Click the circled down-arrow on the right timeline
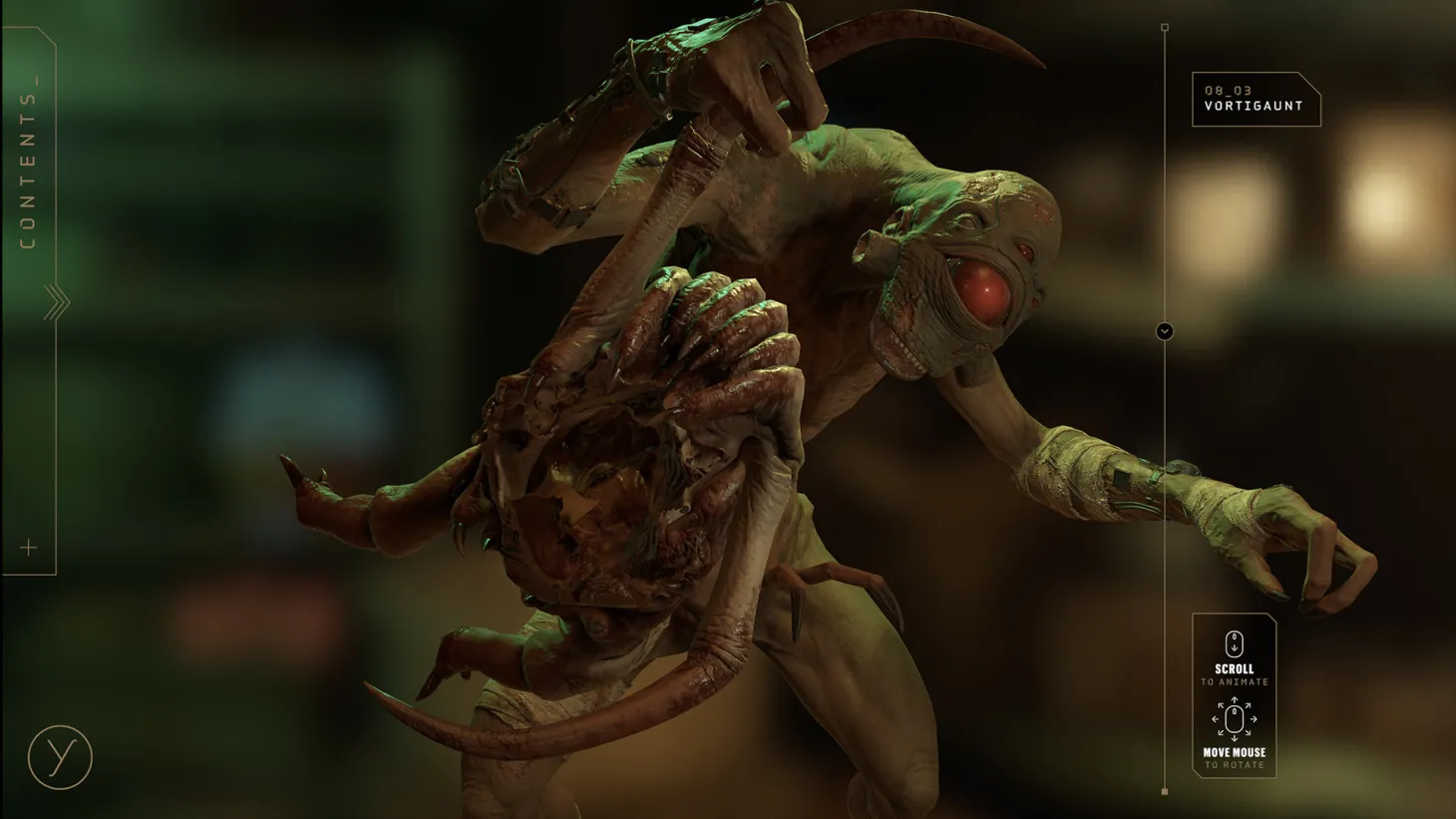This screenshot has height=819, width=1456. [1164, 330]
